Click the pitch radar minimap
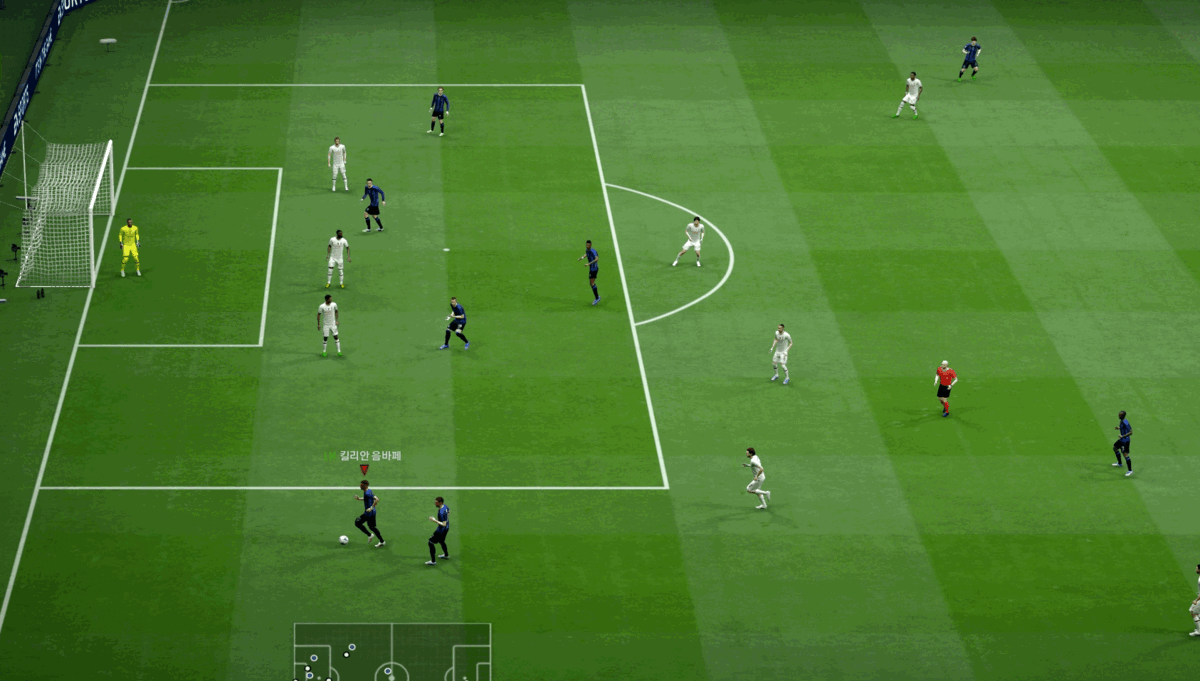Viewport: 1200px width, 681px height. [x=392, y=653]
